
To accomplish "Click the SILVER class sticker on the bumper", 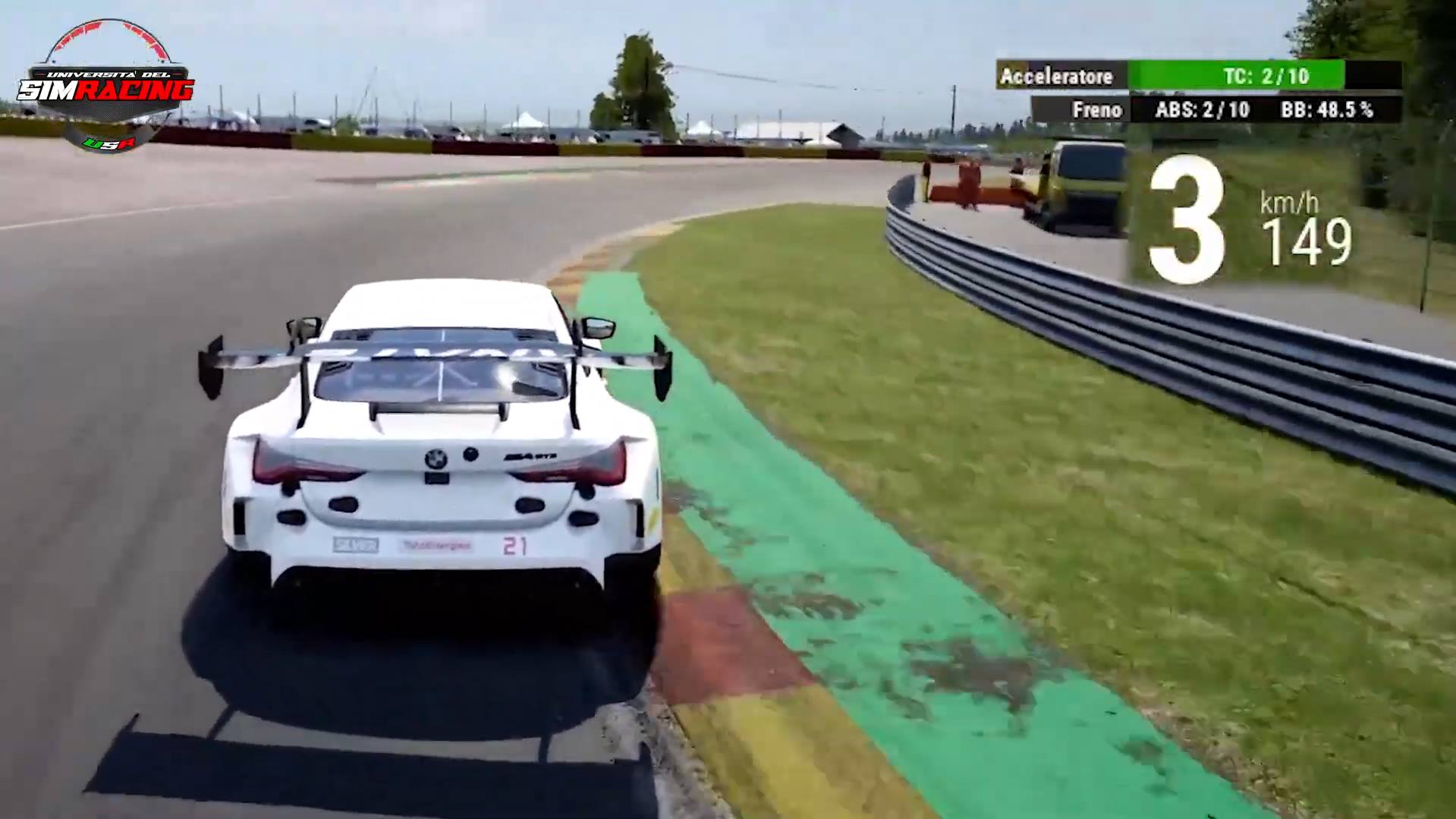I will click(354, 545).
